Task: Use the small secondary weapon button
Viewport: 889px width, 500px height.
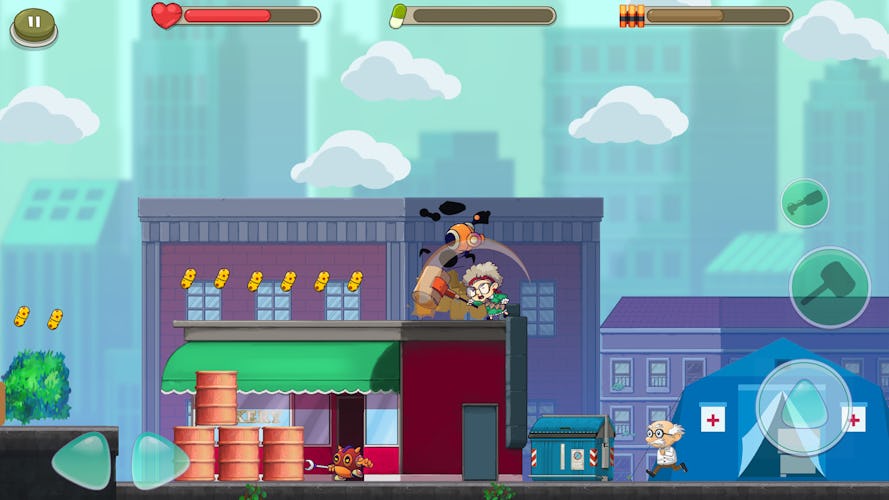Action: [804, 203]
